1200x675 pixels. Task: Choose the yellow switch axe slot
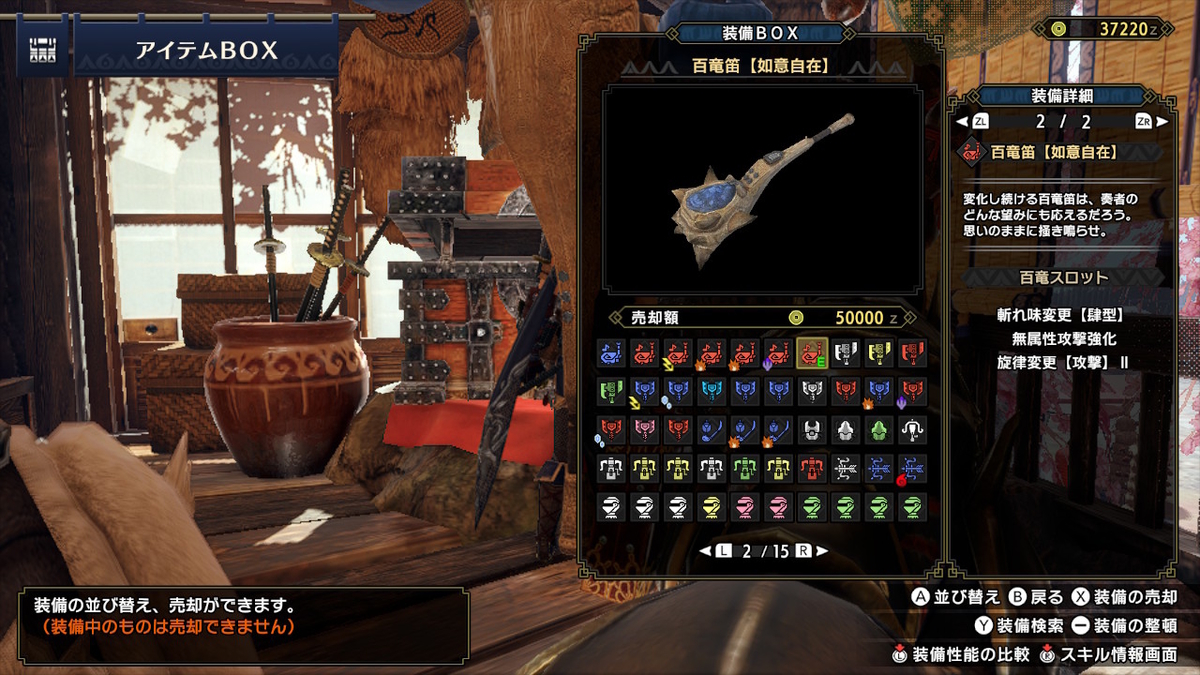click(877, 353)
